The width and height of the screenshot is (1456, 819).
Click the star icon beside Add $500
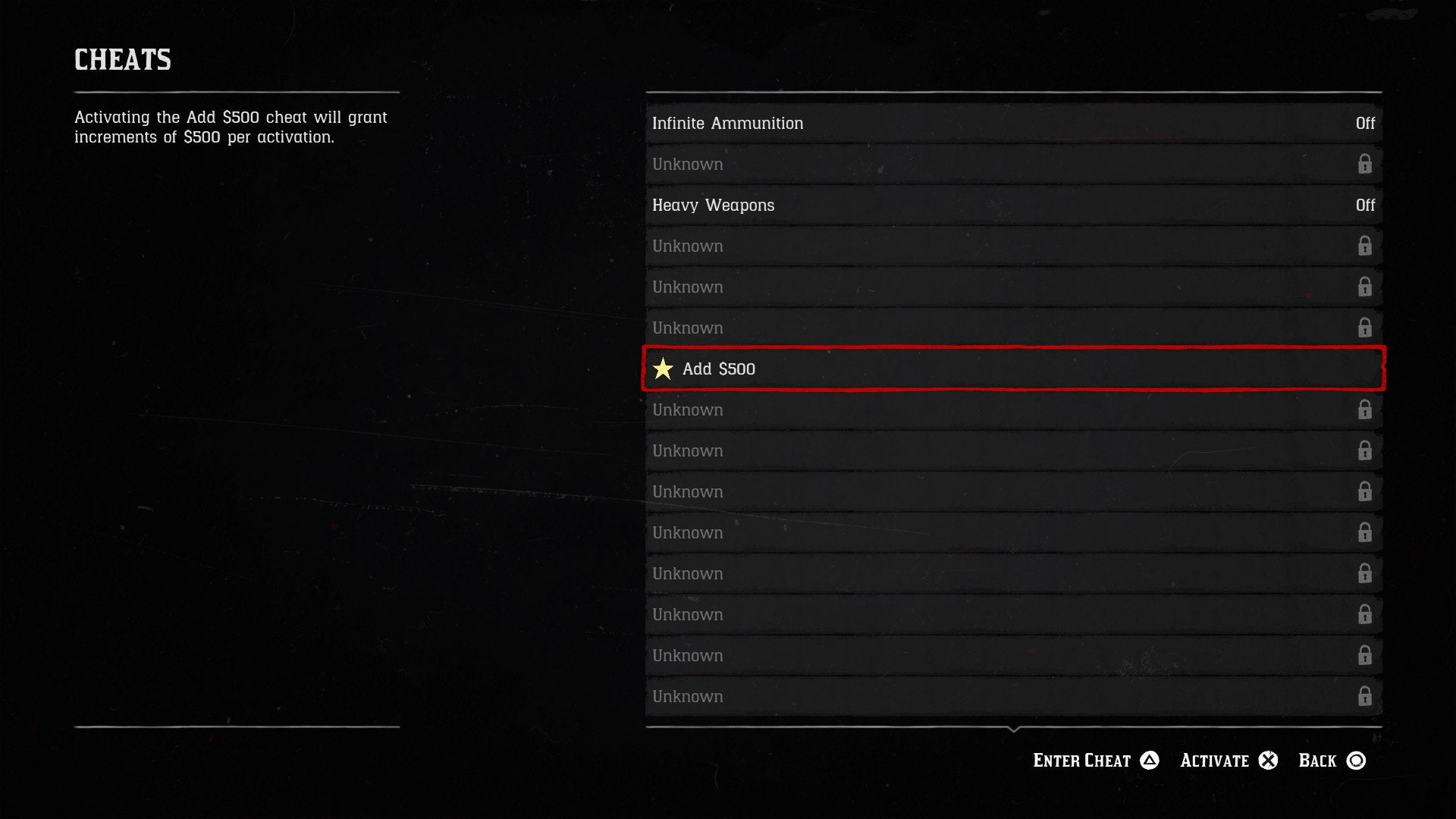(x=664, y=369)
